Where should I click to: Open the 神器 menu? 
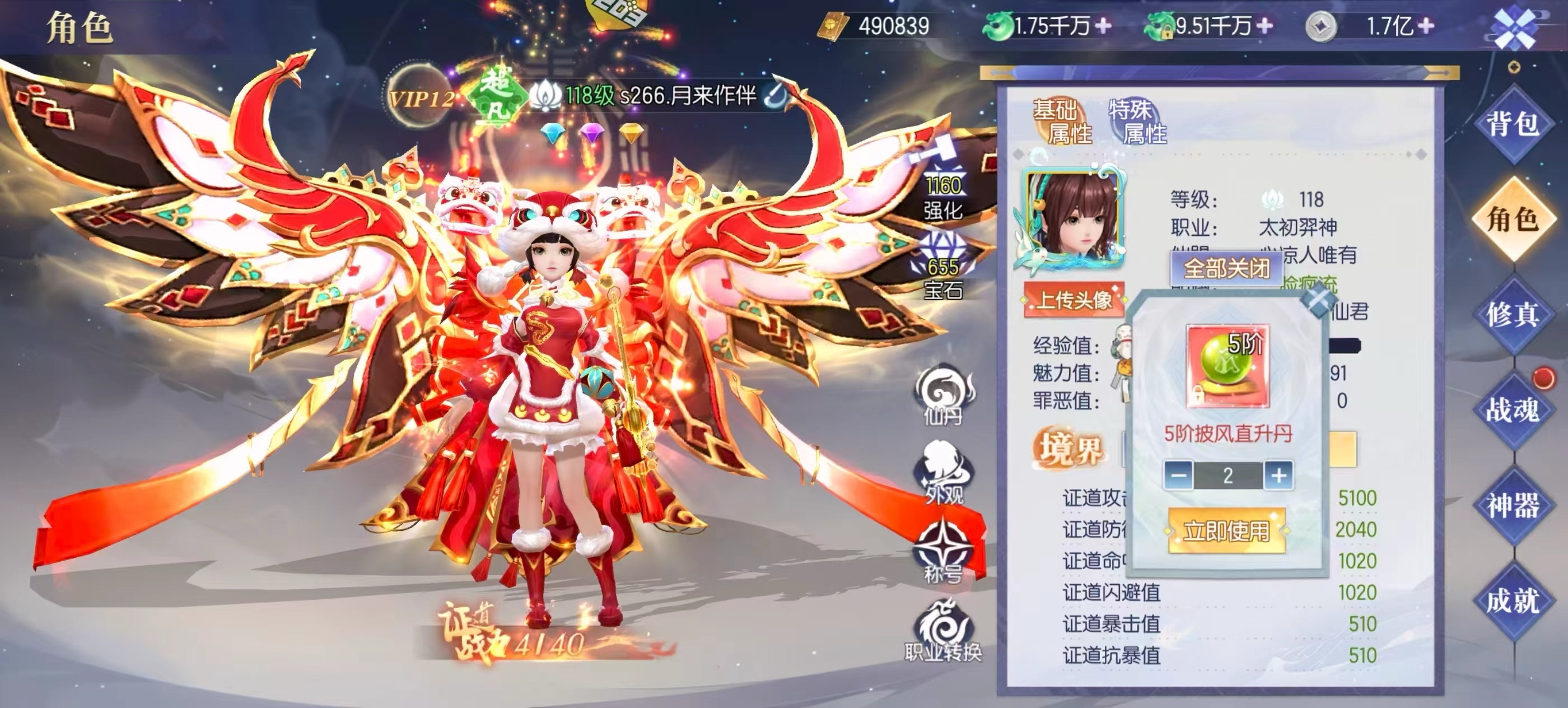click(1513, 505)
